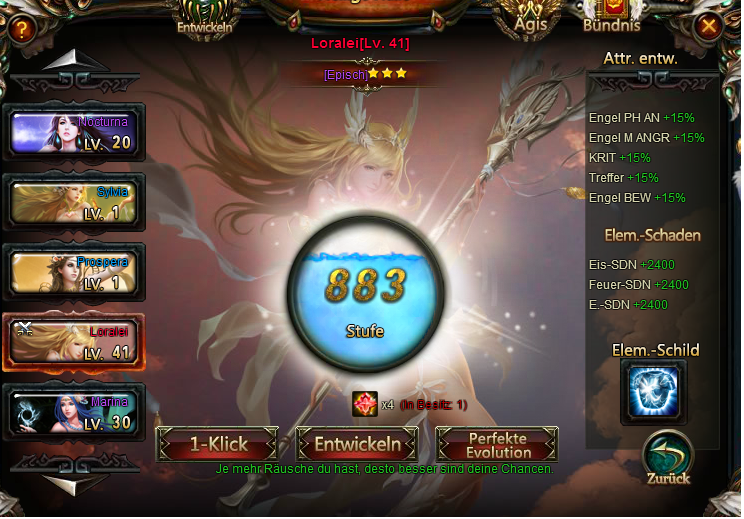The width and height of the screenshot is (744, 519).
Task: Pick Loralei in the angel list
Action: click(x=75, y=342)
